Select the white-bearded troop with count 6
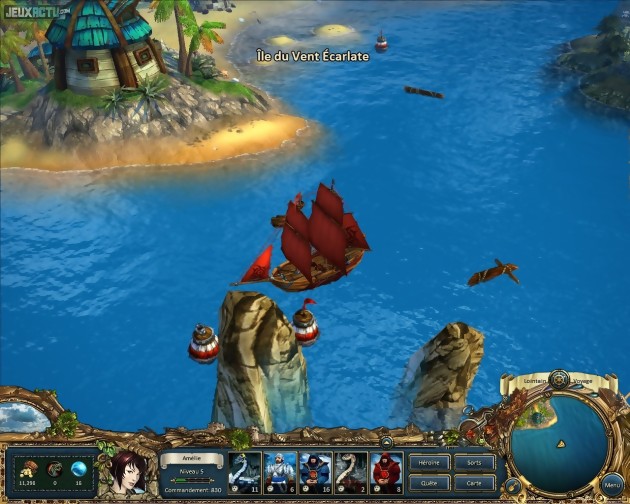Image resolution: width=630 pixels, height=504 pixels. click(280, 472)
